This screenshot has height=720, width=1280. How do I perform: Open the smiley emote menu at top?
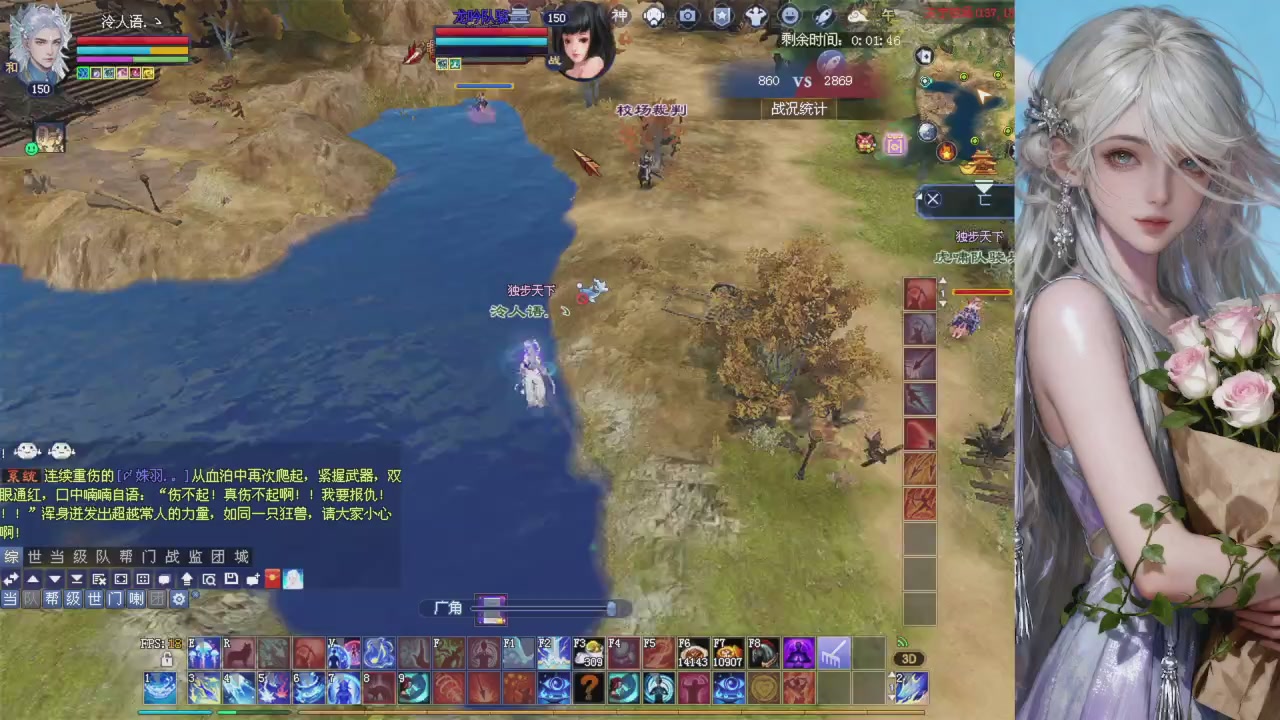coord(789,17)
